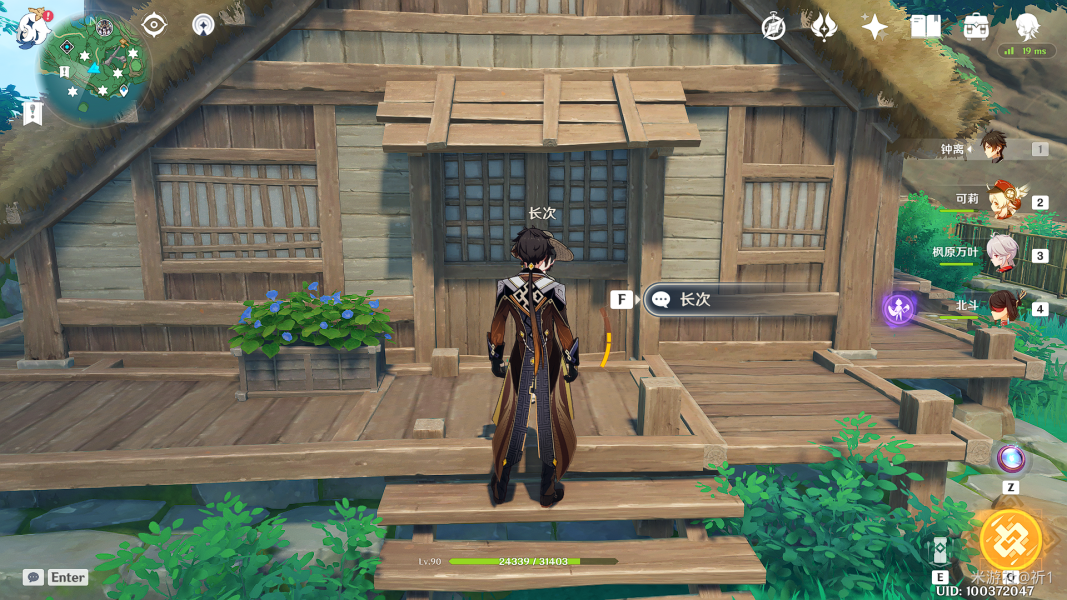The height and width of the screenshot is (600, 1067).
Task: Open the quest log banner icon
Action: (33, 113)
